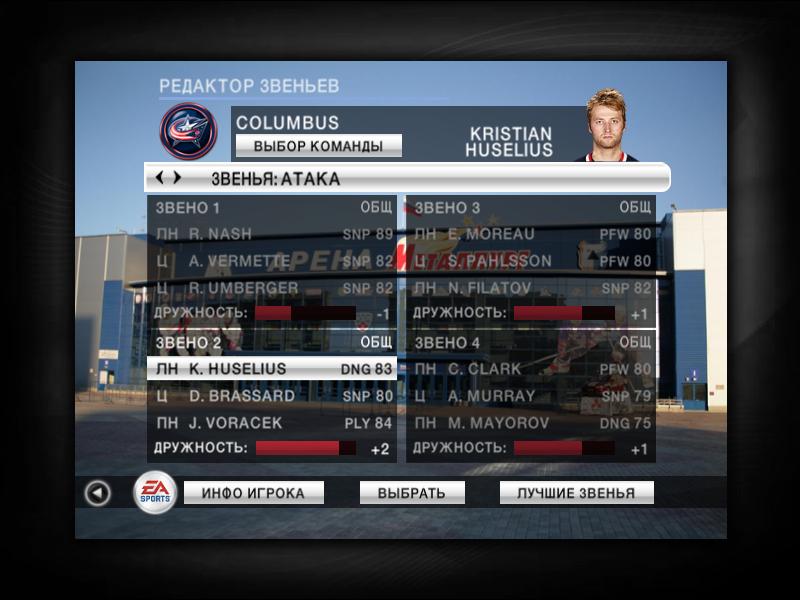
Task: Click the ИНФО ИГРОКА button
Action: point(254,493)
